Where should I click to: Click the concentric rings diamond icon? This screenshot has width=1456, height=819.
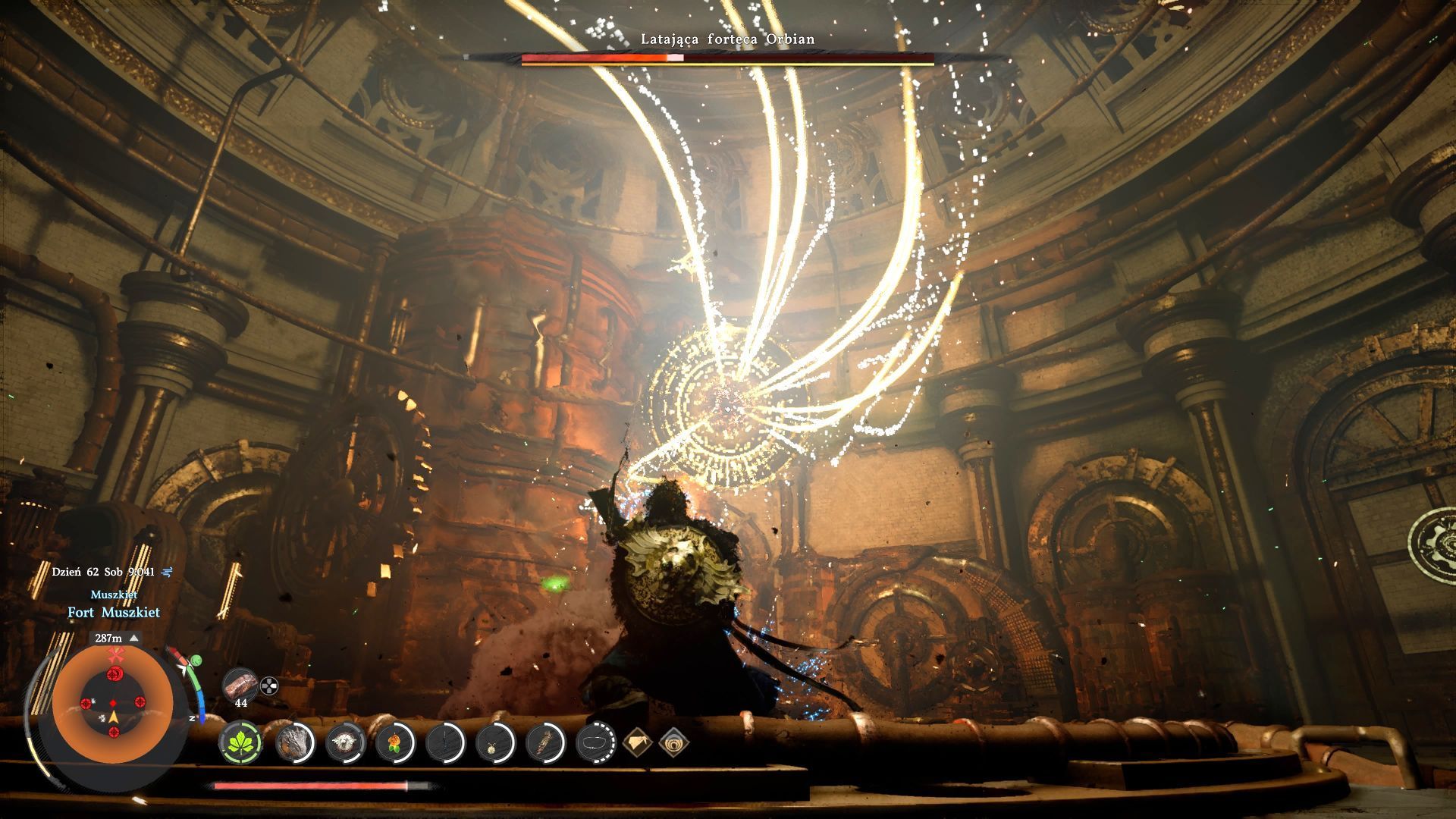point(673,742)
